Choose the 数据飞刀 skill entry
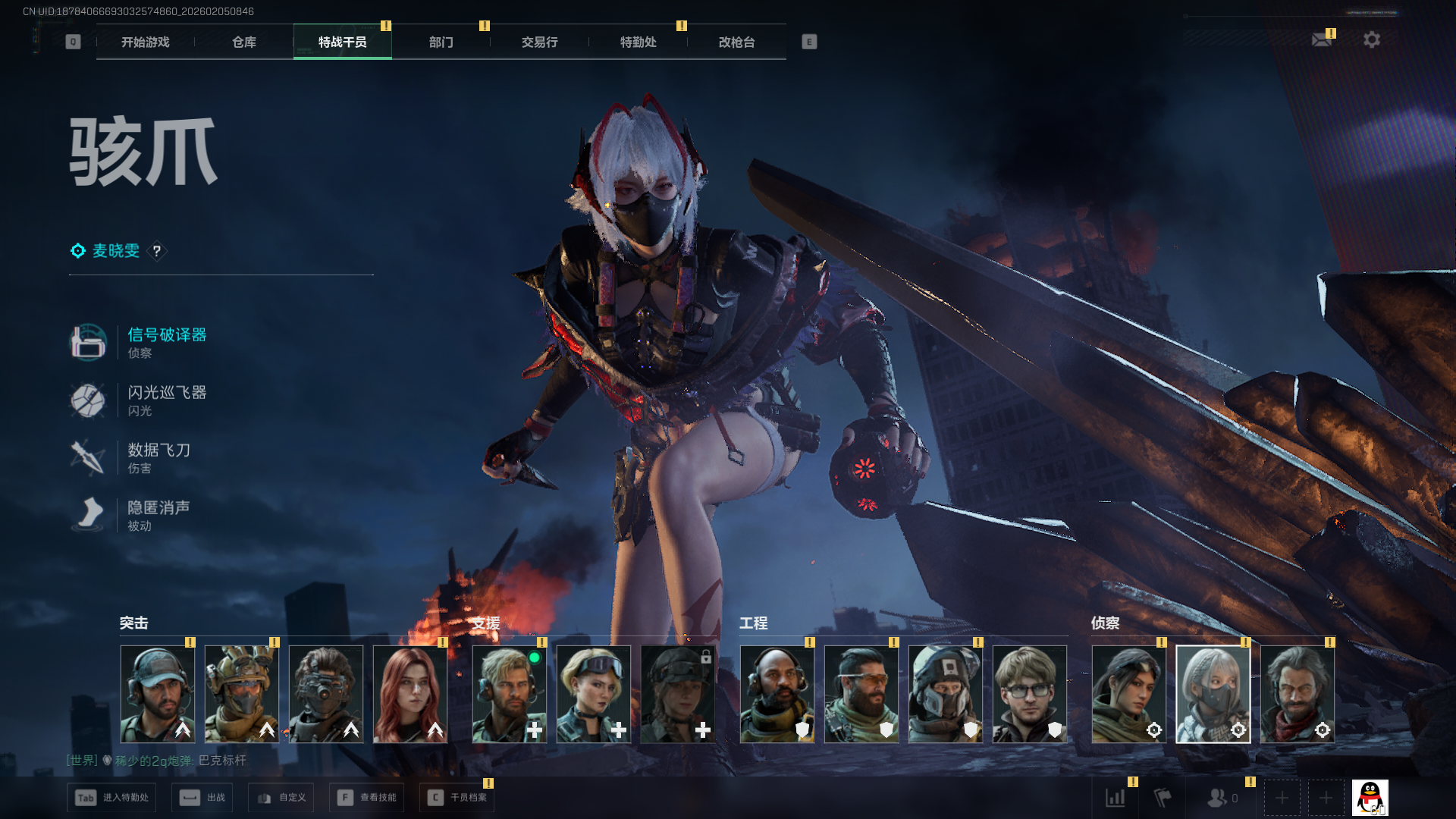This screenshot has width=1456, height=819. click(158, 450)
